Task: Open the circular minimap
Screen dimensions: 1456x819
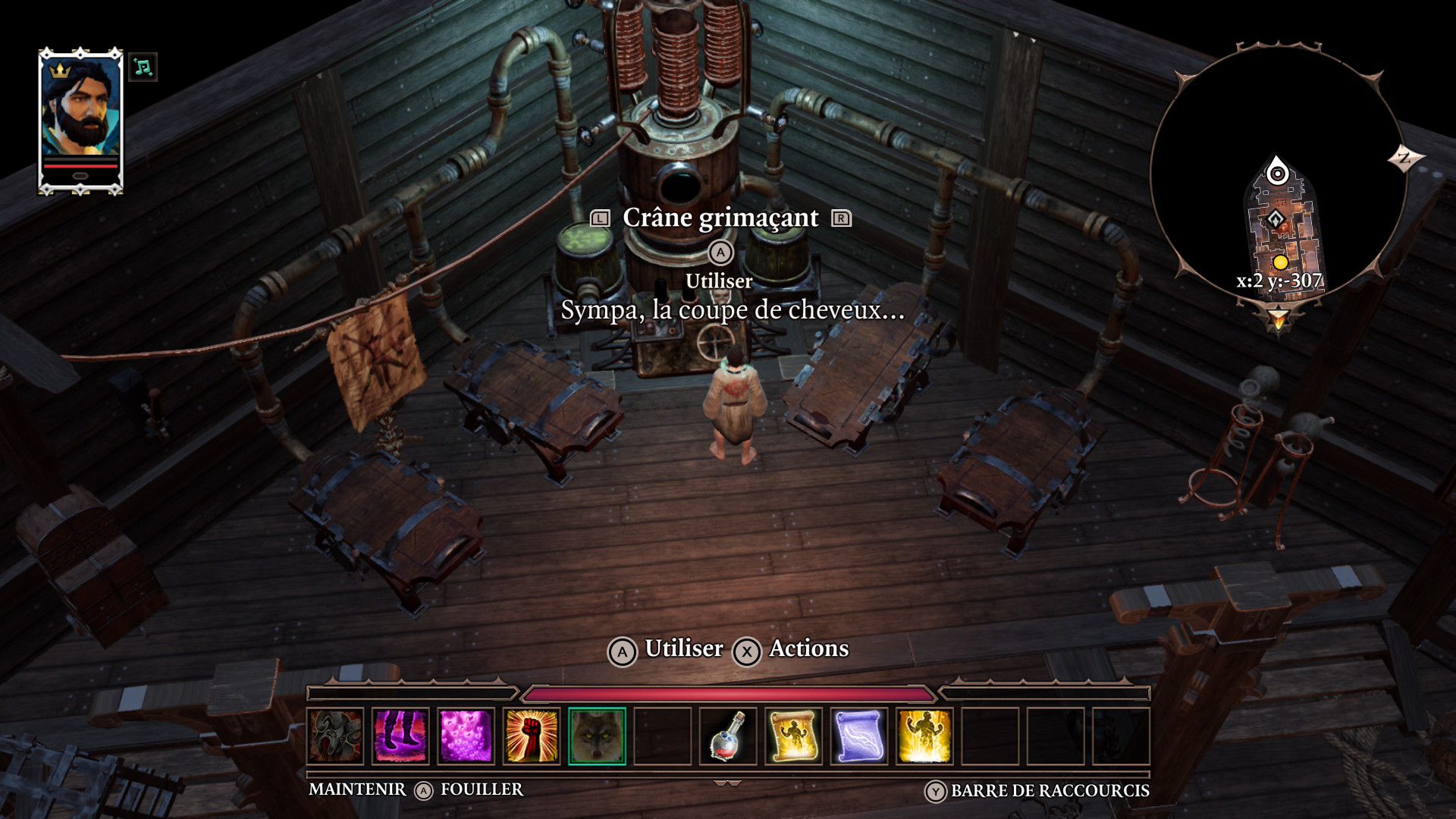Action: click(1278, 174)
